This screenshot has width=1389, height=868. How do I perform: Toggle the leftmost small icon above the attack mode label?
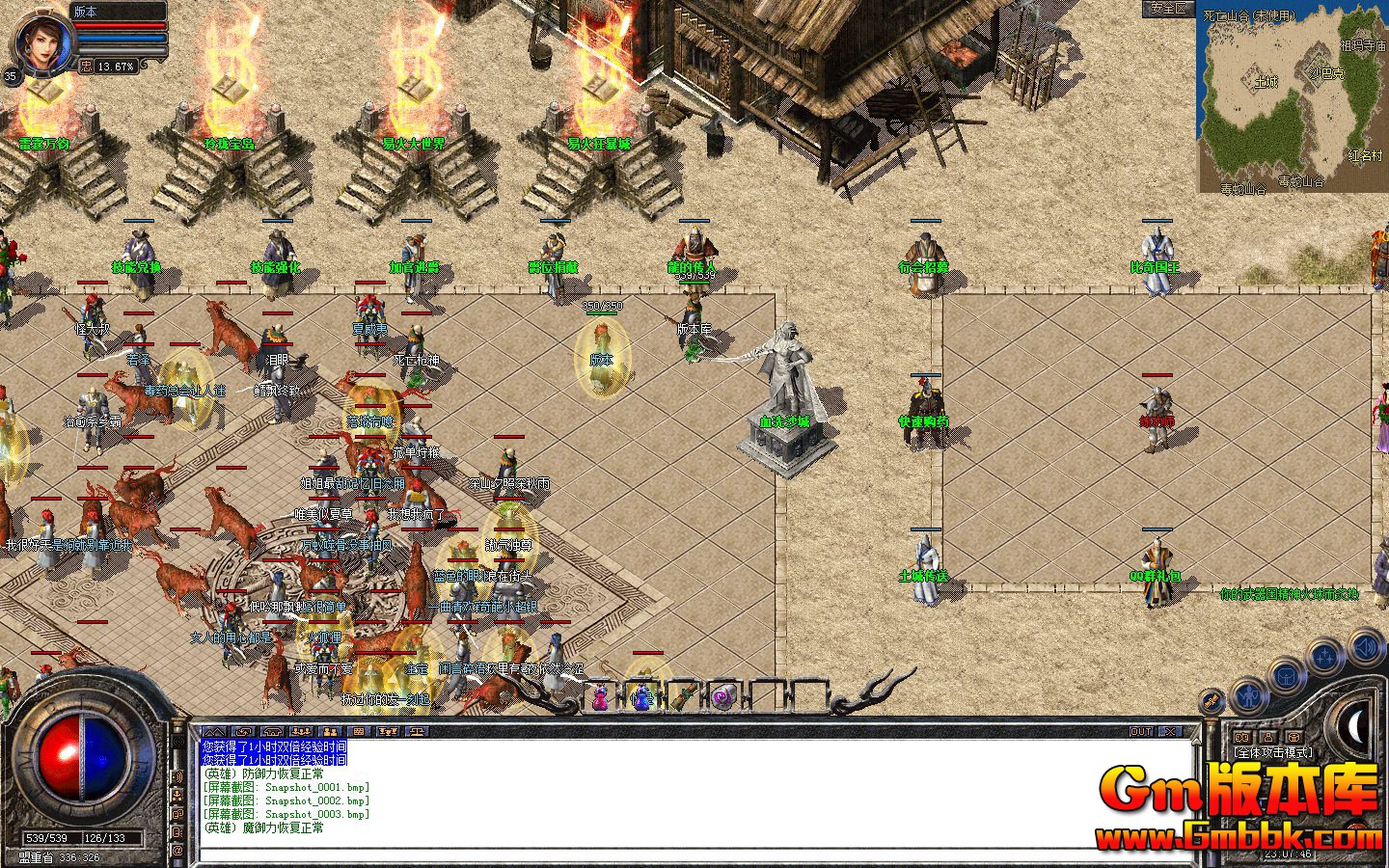(x=1242, y=738)
